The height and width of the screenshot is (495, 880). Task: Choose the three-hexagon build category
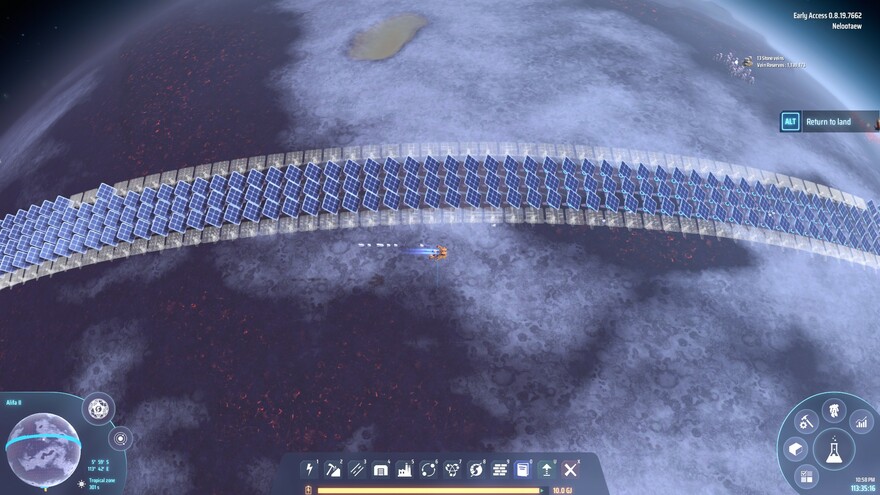(x=452, y=469)
